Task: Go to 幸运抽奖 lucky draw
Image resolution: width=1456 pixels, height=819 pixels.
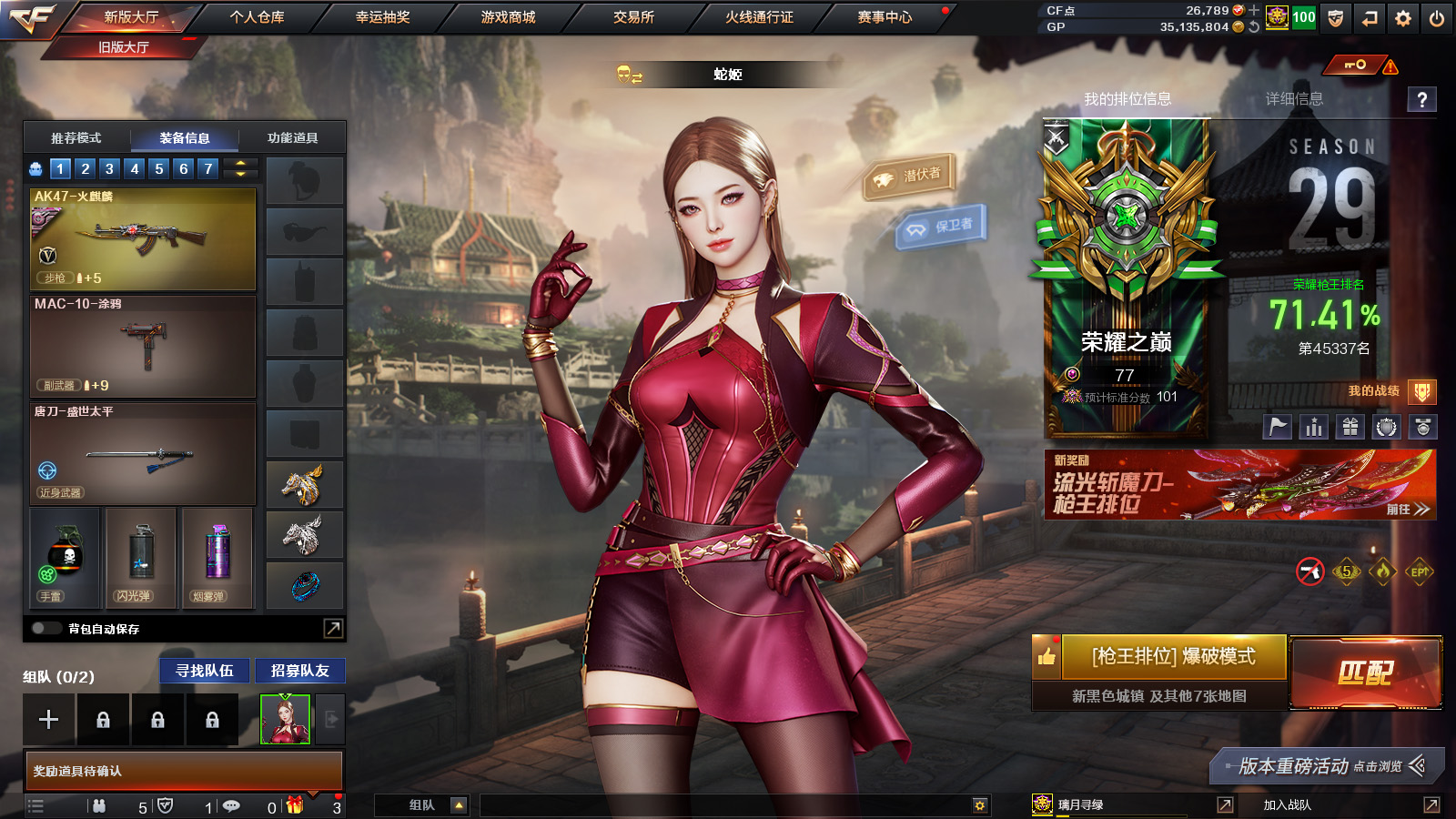Action: click(382, 17)
